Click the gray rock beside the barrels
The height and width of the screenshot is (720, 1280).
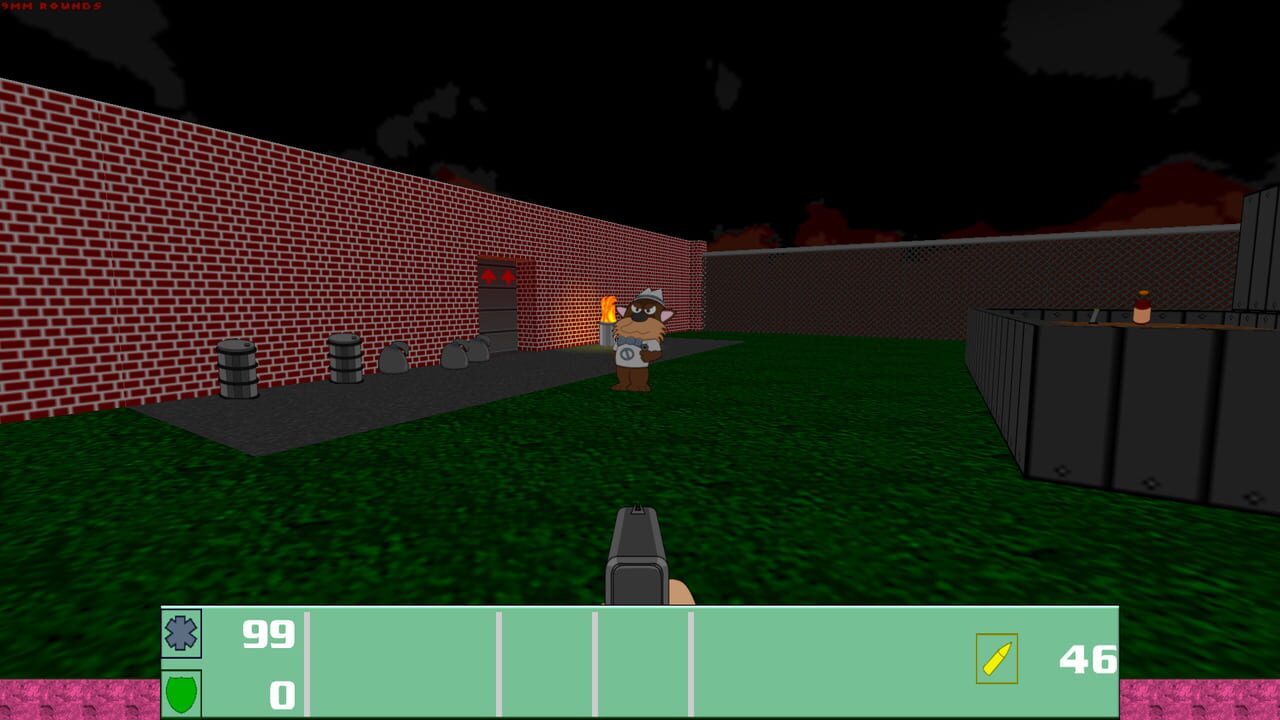point(392,357)
